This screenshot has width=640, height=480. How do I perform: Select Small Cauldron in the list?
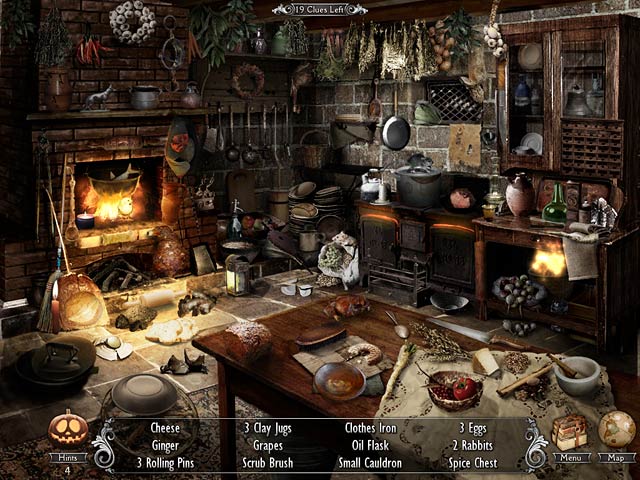(371, 463)
